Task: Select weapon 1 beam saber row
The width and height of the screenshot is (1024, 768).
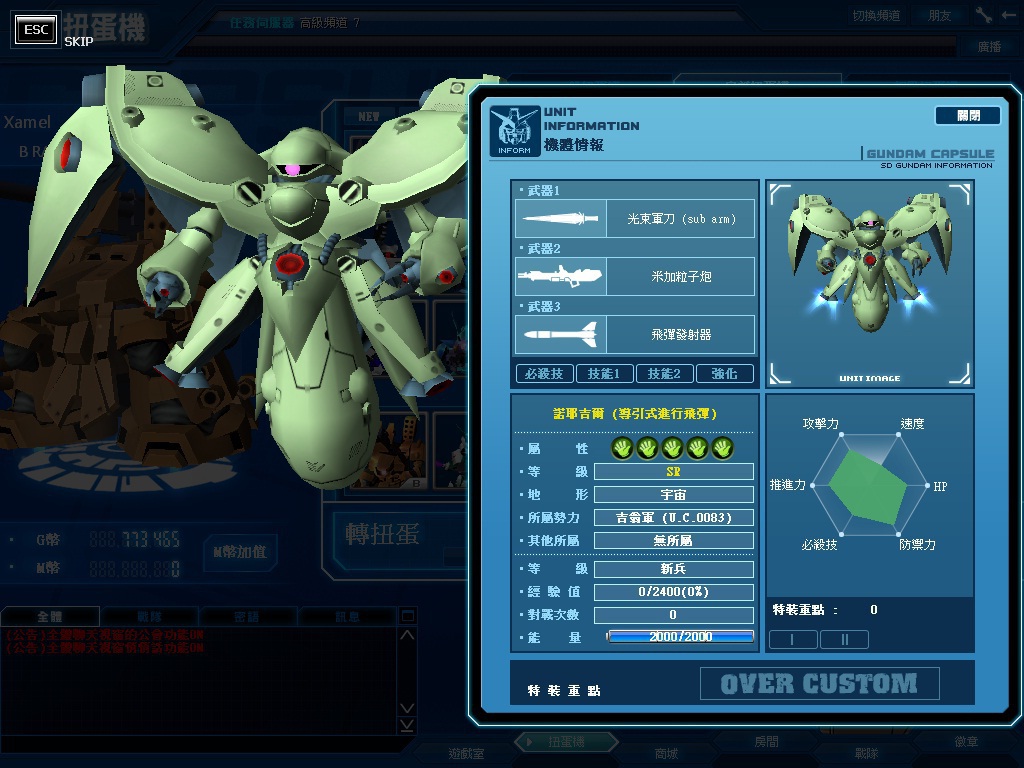Action: click(x=635, y=219)
